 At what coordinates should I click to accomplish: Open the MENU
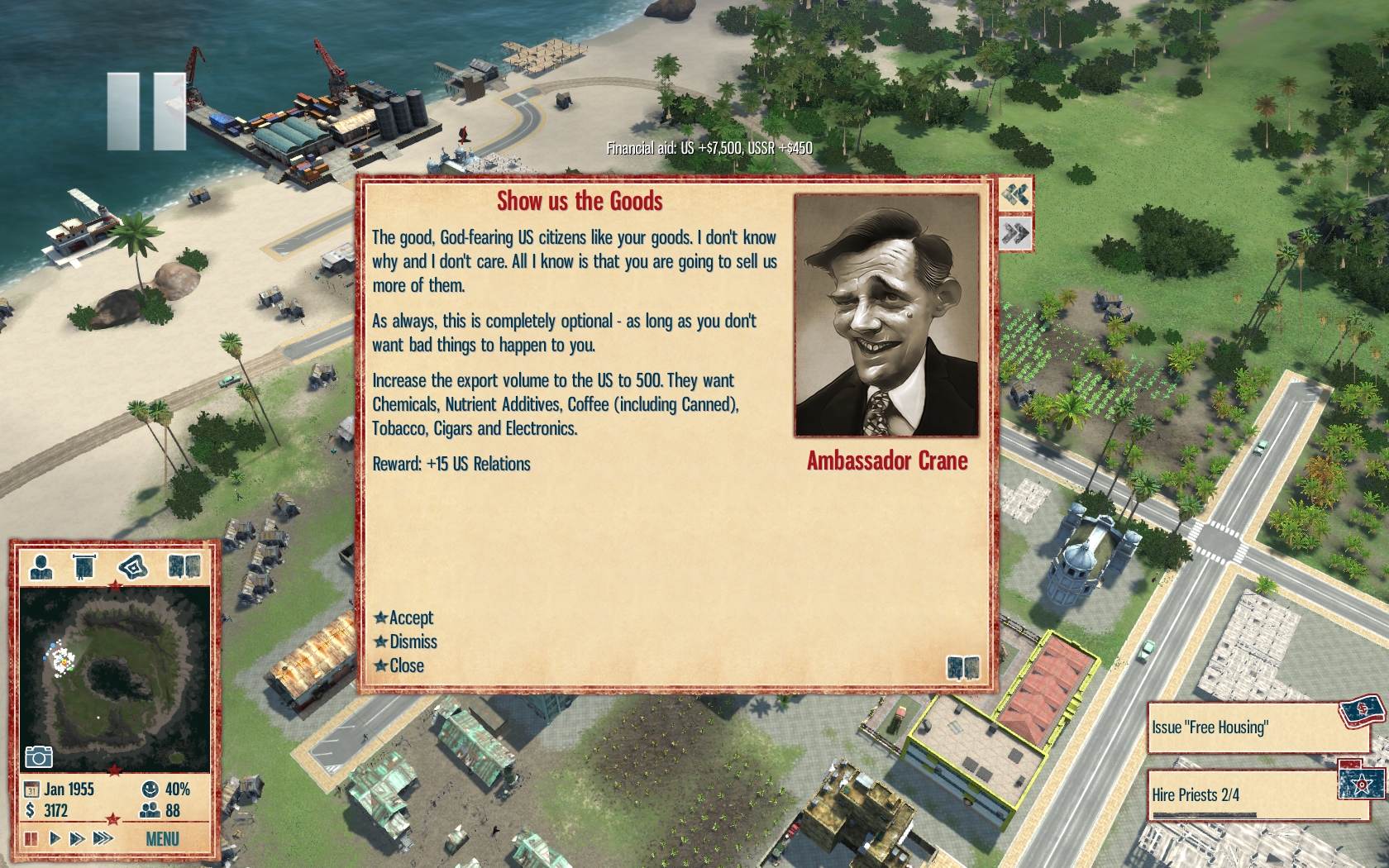pyautogui.click(x=162, y=839)
